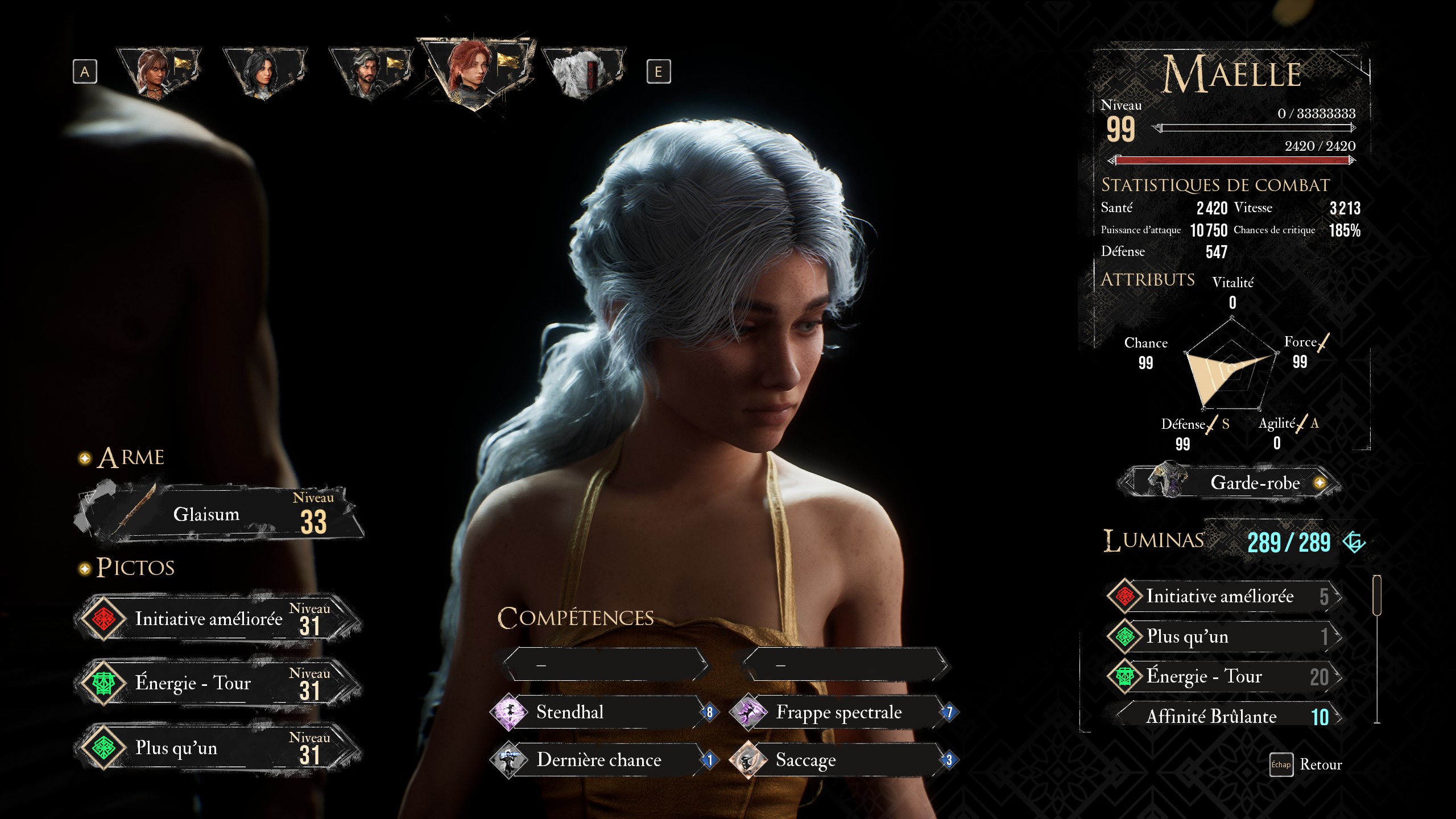This screenshot has width=1456, height=819.
Task: Switch to the curly-haired woman portrait
Action: 158,71
